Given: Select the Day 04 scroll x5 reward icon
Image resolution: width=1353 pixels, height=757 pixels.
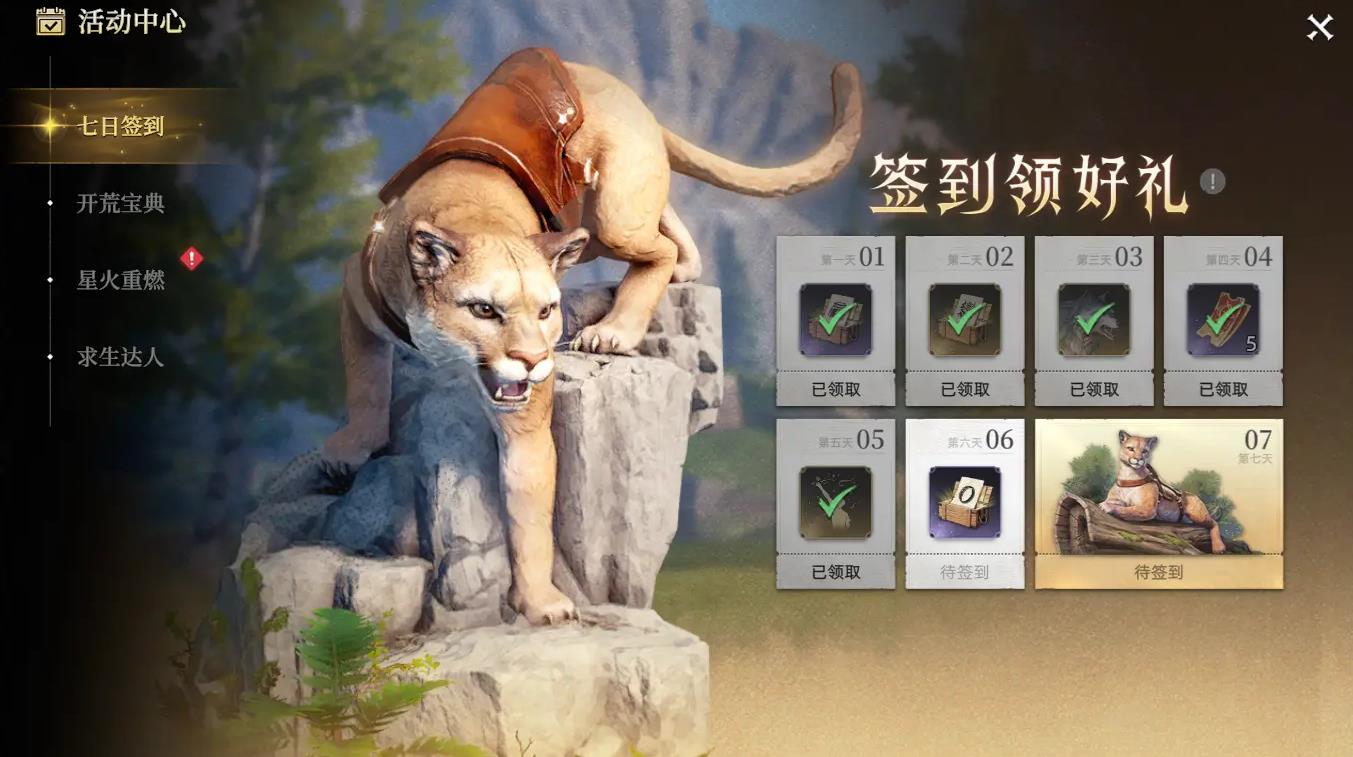Looking at the screenshot, I should coord(1223,320).
